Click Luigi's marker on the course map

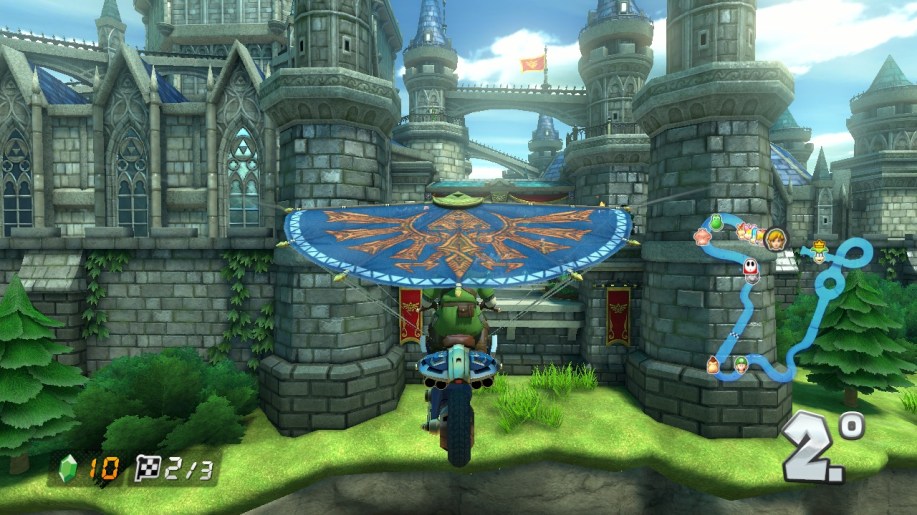point(740,363)
